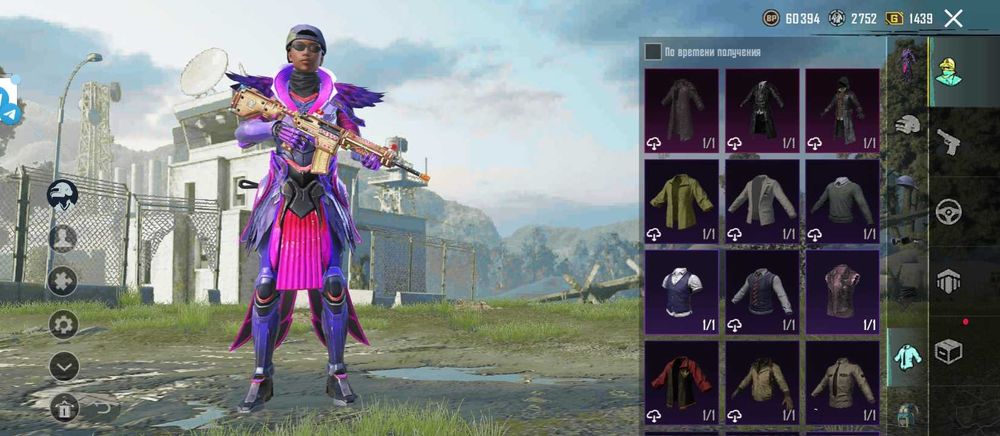Show the helmet subcategory
Viewport: 1000px width, 436px height.
(x=907, y=125)
